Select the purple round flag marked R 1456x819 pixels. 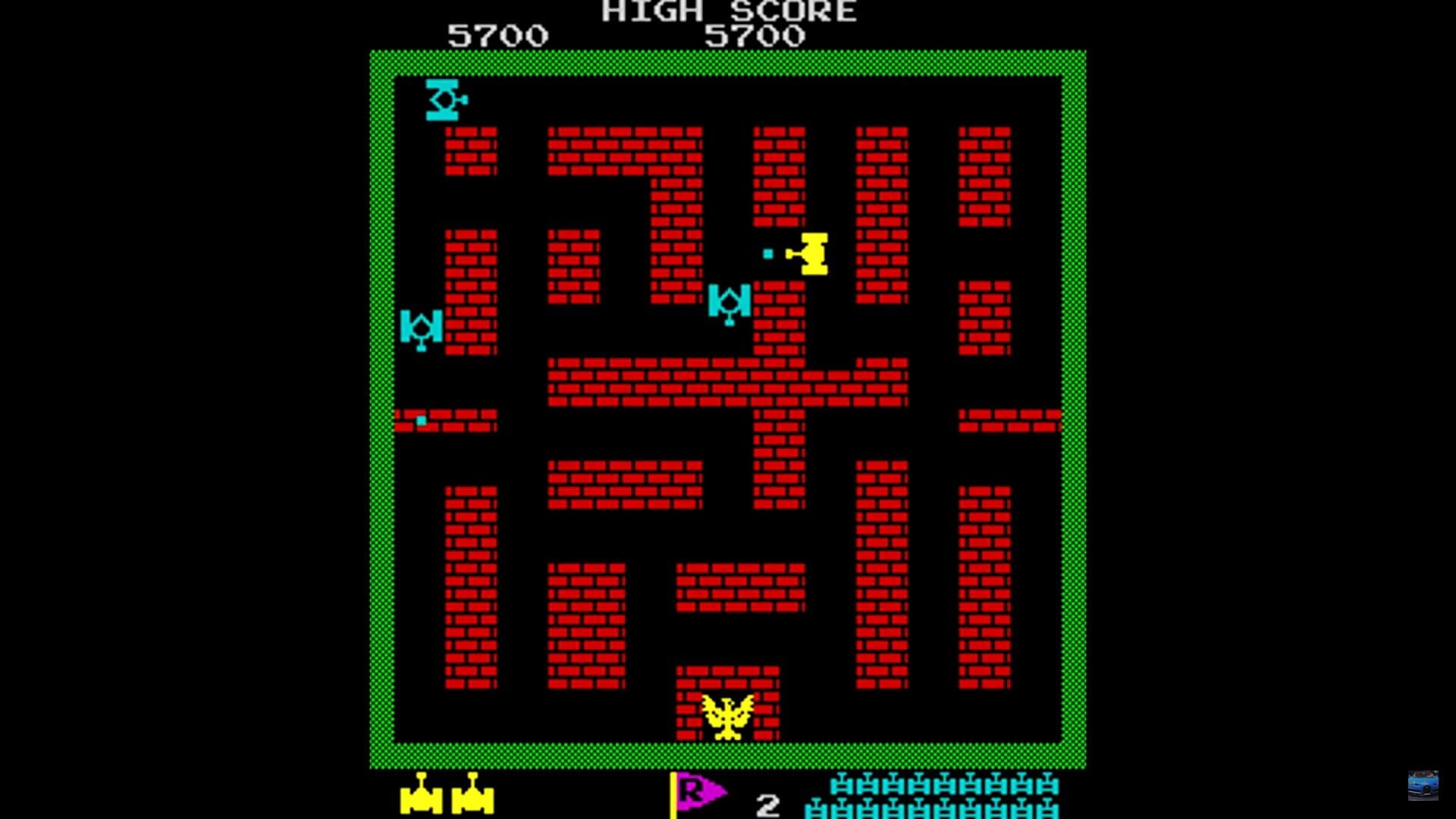tap(693, 791)
